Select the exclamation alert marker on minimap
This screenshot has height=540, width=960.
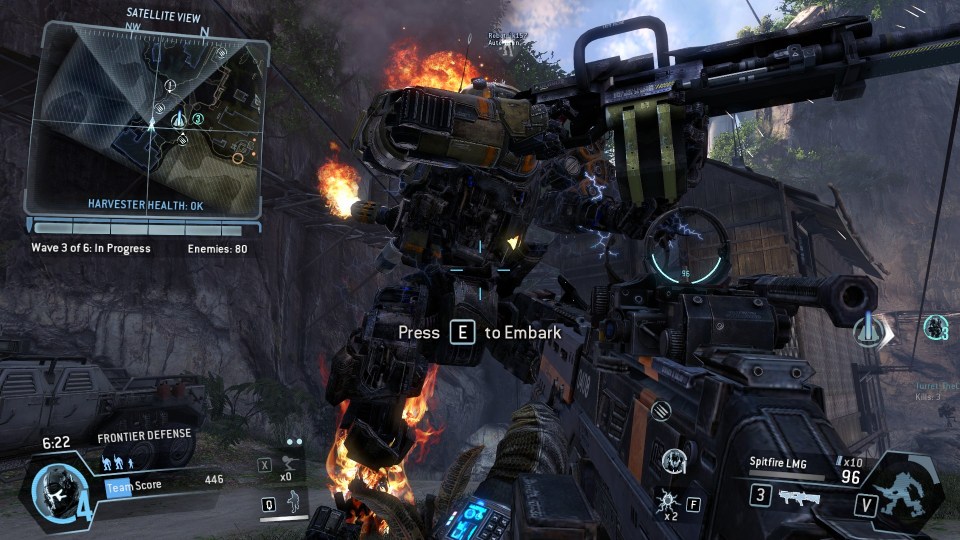click(x=169, y=85)
